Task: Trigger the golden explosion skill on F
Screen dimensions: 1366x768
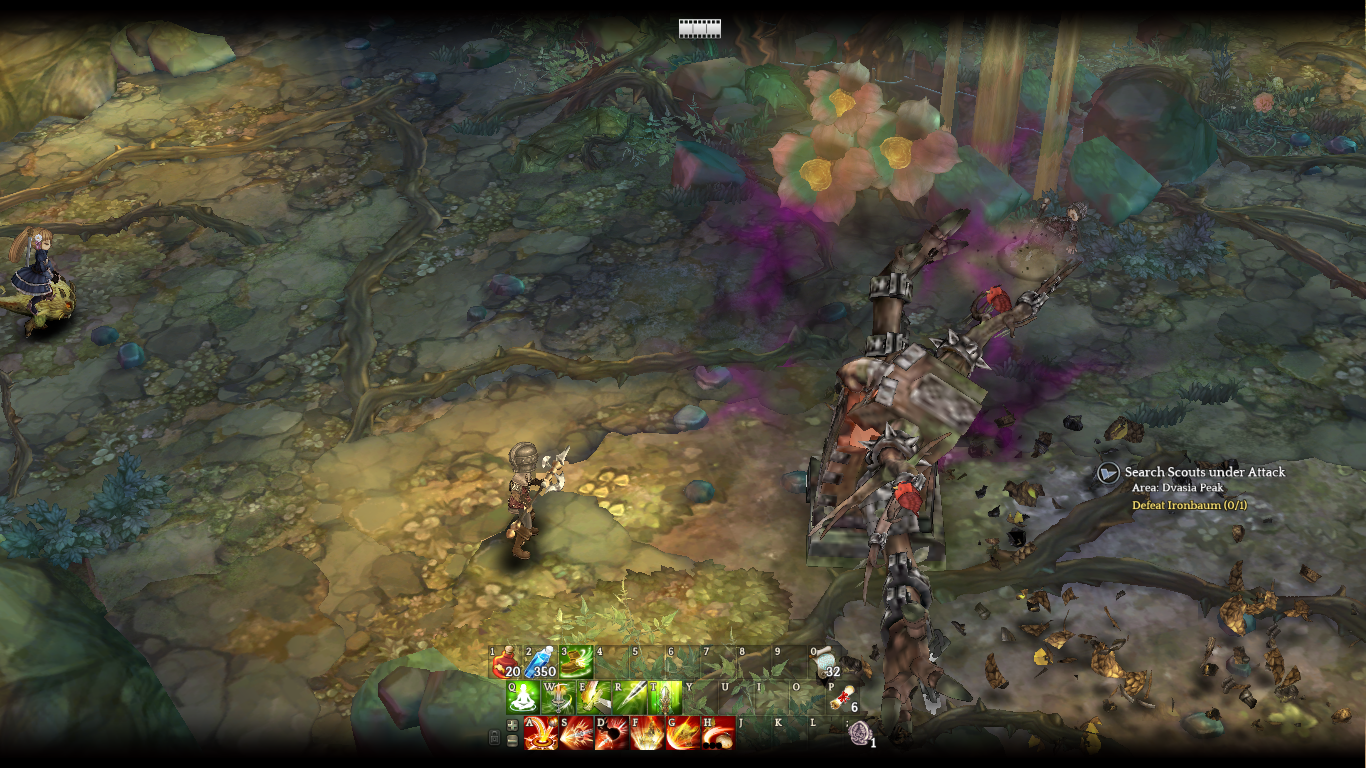Action: pyautogui.click(x=647, y=733)
